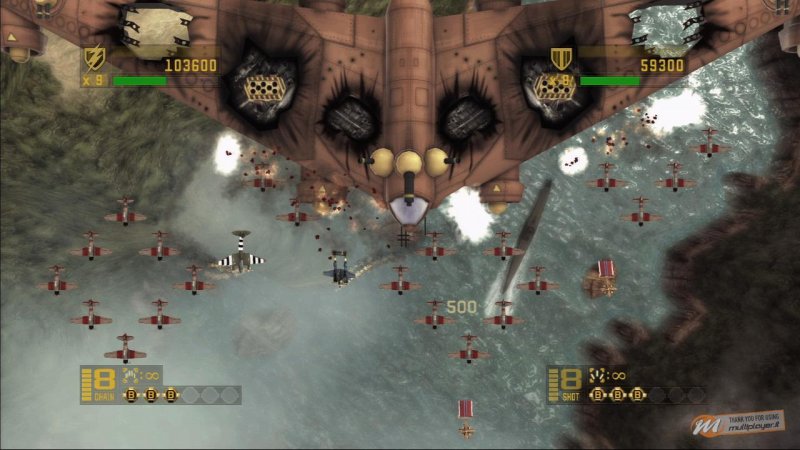
Task: Click player two's striped shield emblem
Action: click(x=561, y=56)
